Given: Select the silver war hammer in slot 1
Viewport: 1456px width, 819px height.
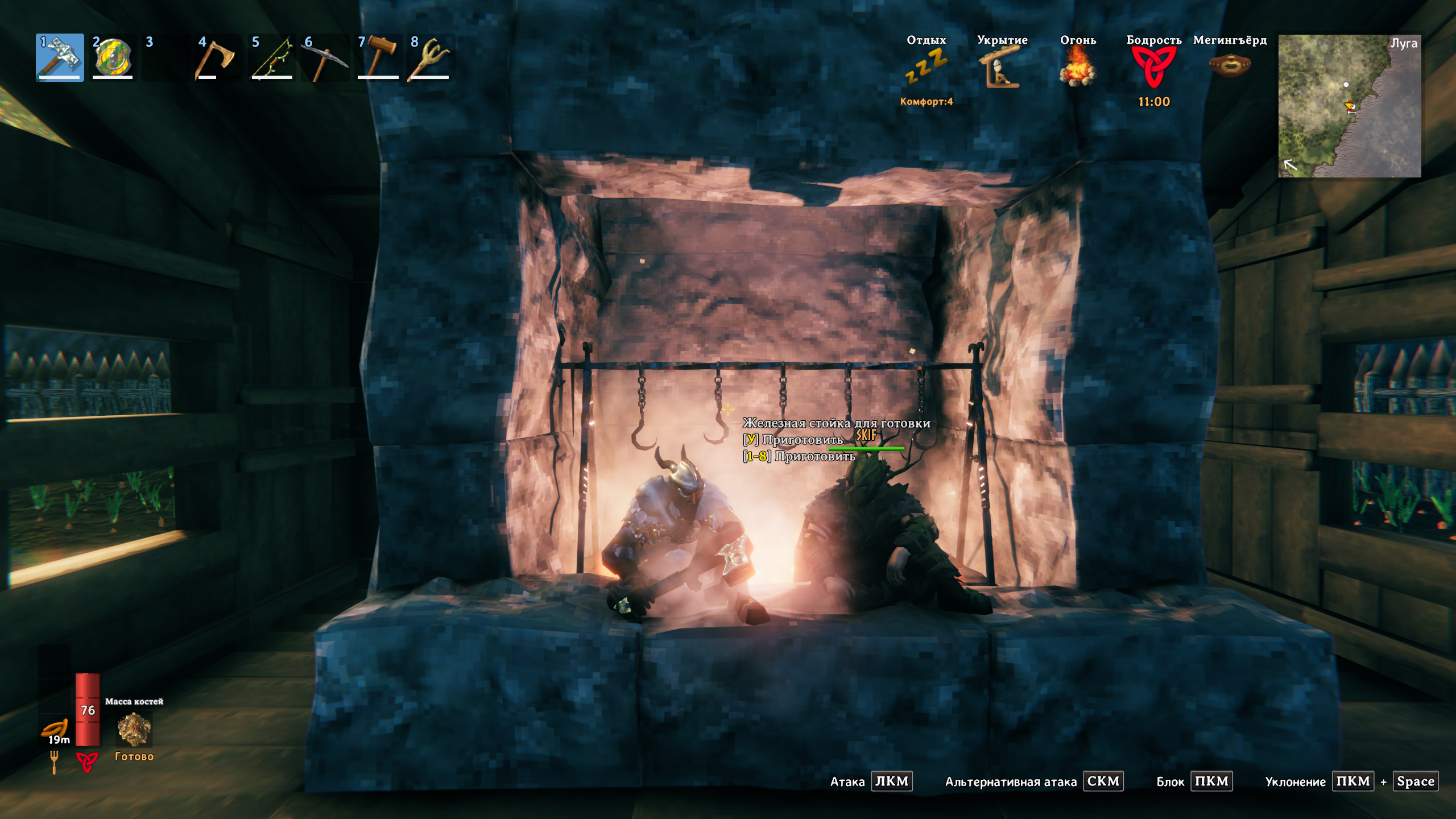Looking at the screenshot, I should click(x=60, y=57).
